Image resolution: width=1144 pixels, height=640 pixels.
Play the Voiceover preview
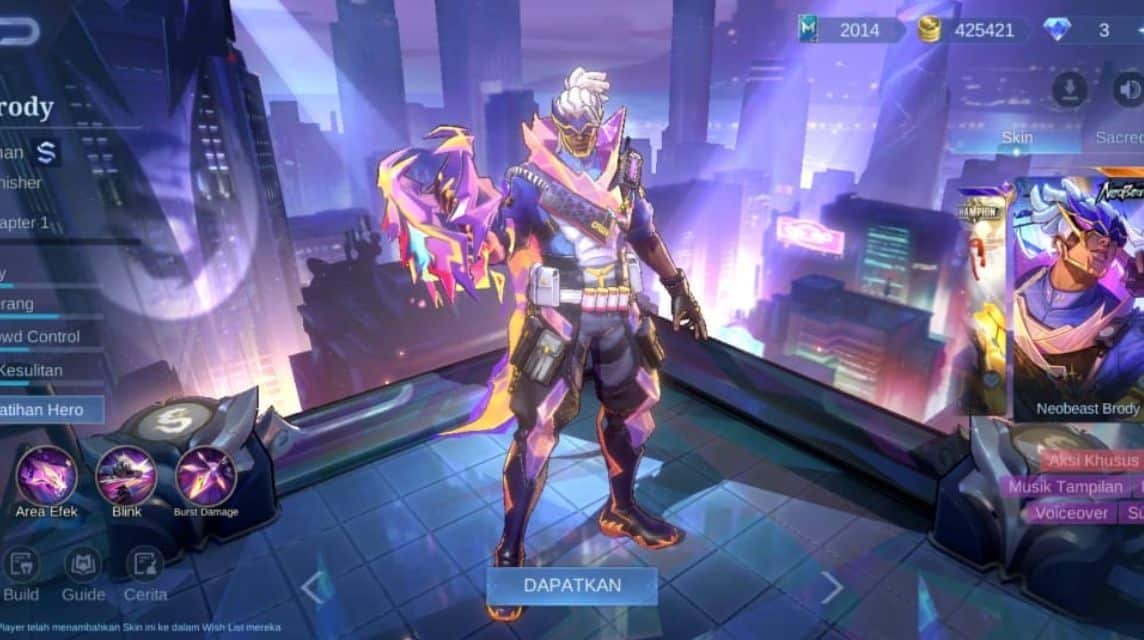coord(1071,513)
